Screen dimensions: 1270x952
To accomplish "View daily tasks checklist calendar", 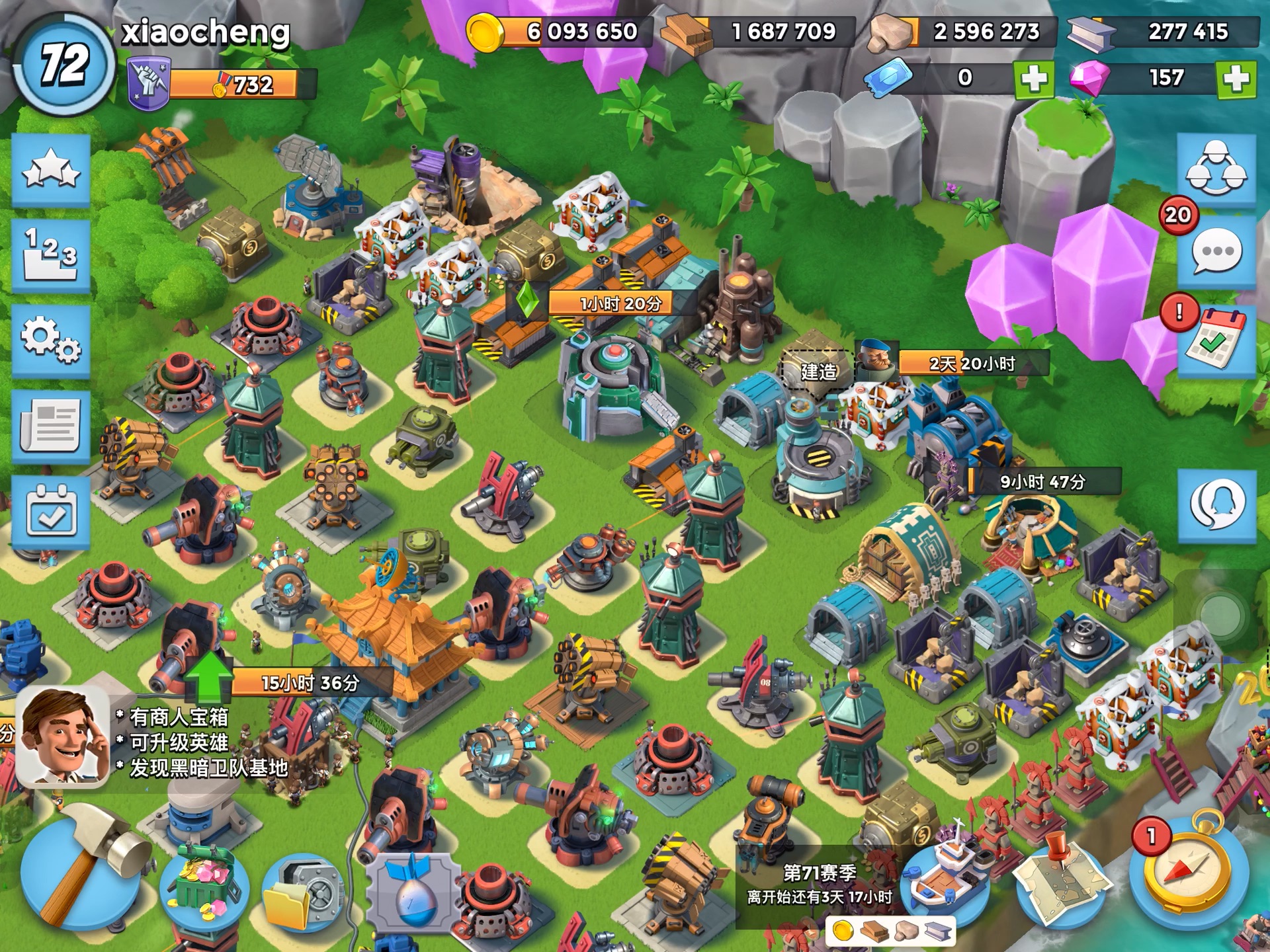I will [1216, 340].
